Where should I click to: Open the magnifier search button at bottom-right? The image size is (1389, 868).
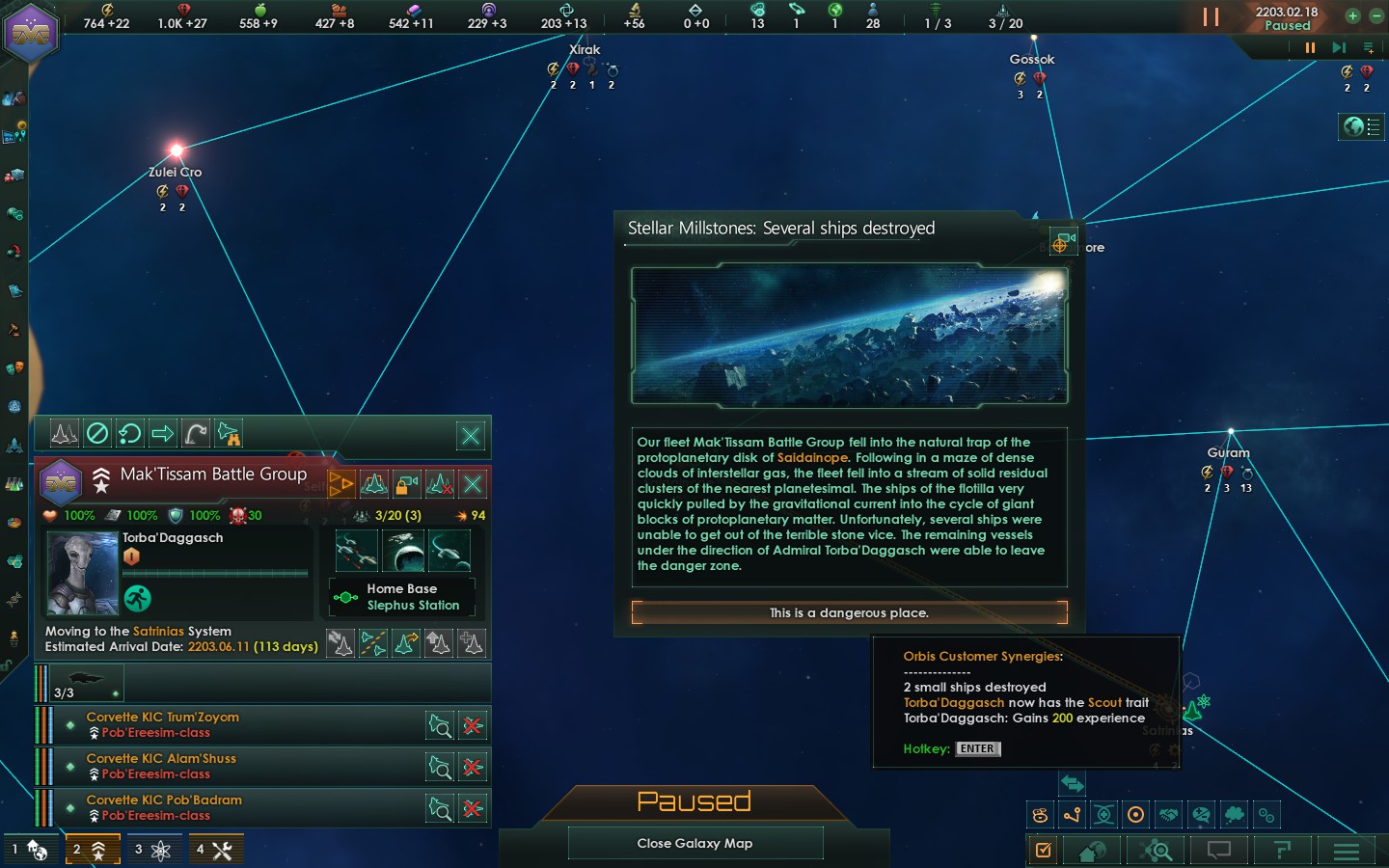(1157, 851)
